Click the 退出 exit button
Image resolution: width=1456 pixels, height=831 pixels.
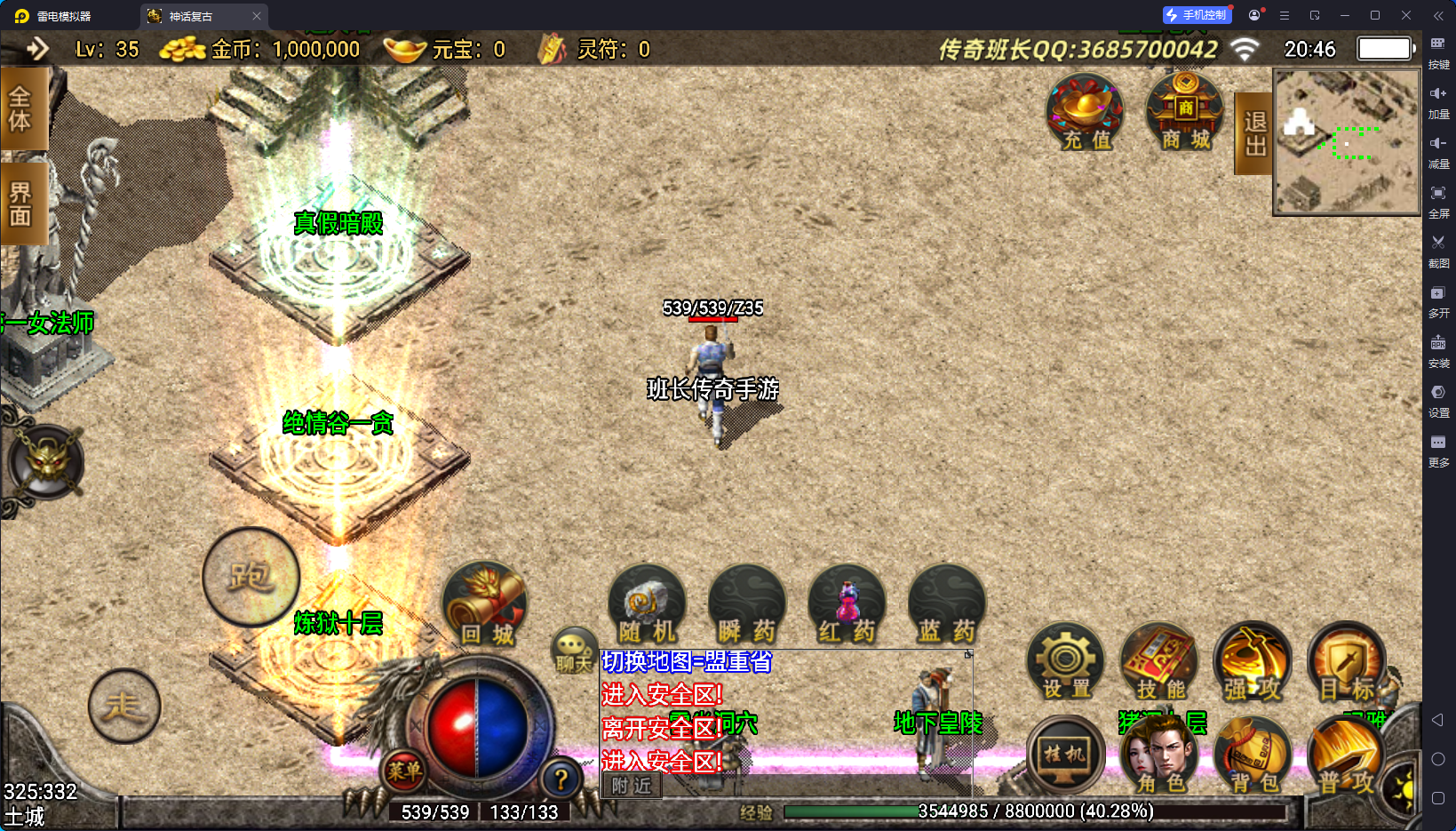(1254, 133)
